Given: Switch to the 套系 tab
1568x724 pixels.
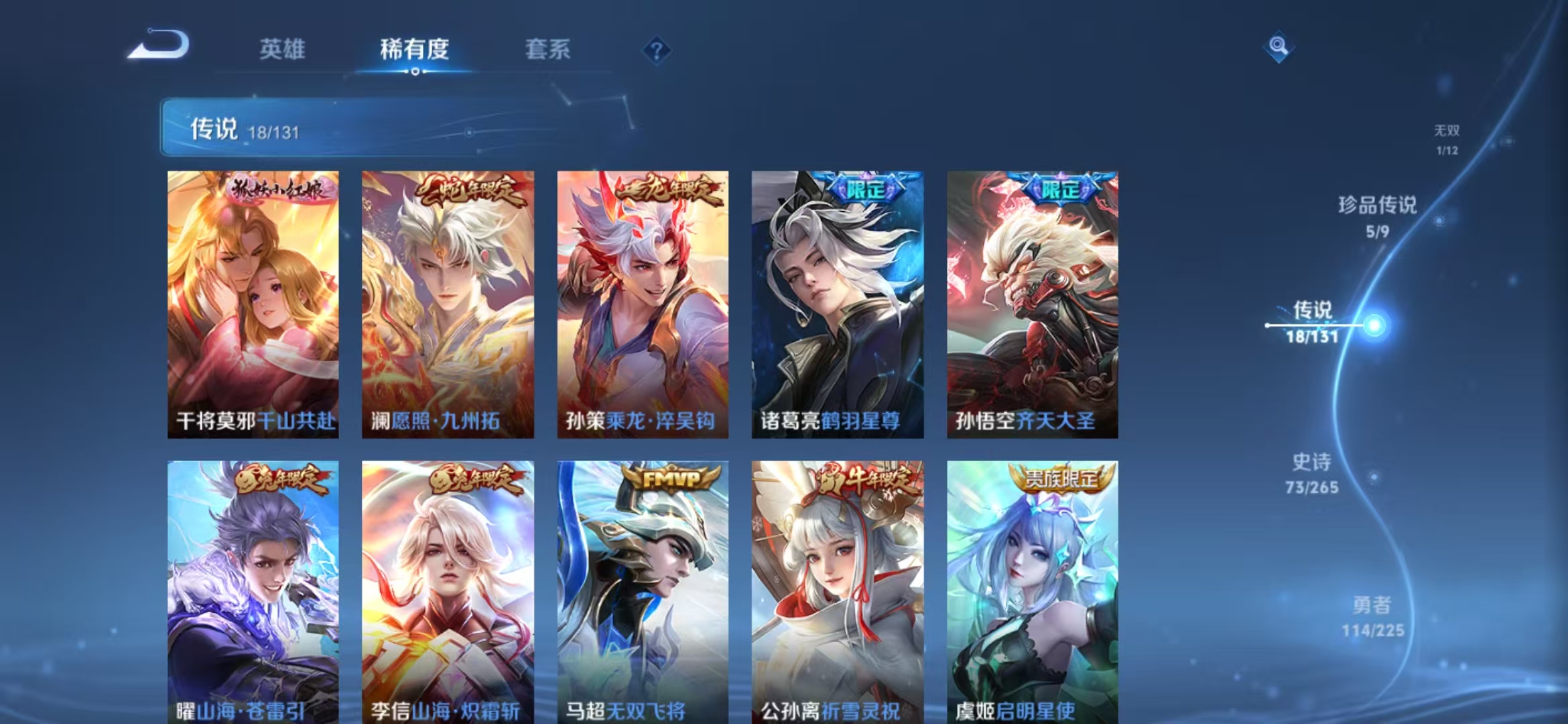Looking at the screenshot, I should pos(548,49).
